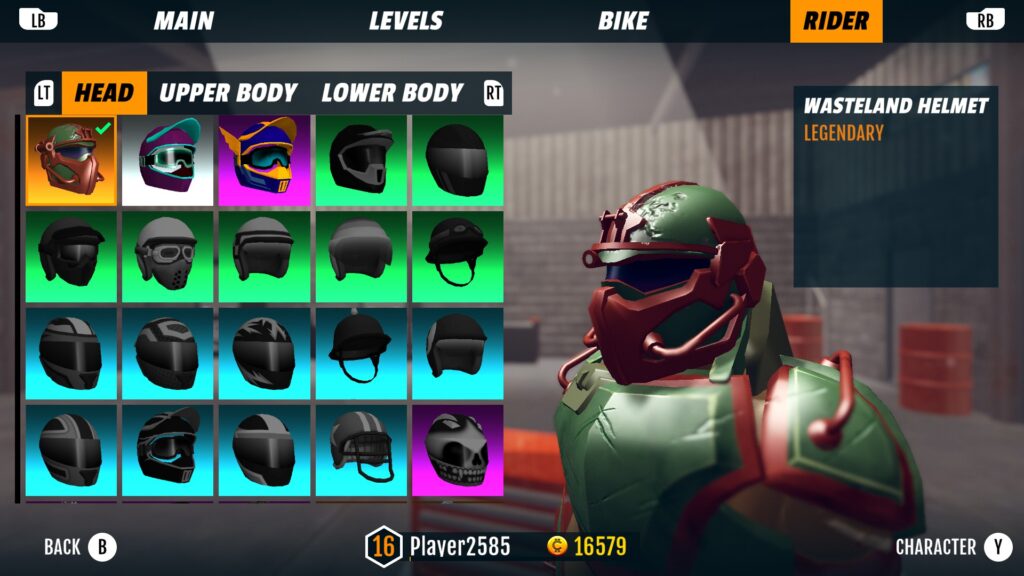Switch to the MAIN tab
1024x576 pixels.
click(184, 21)
